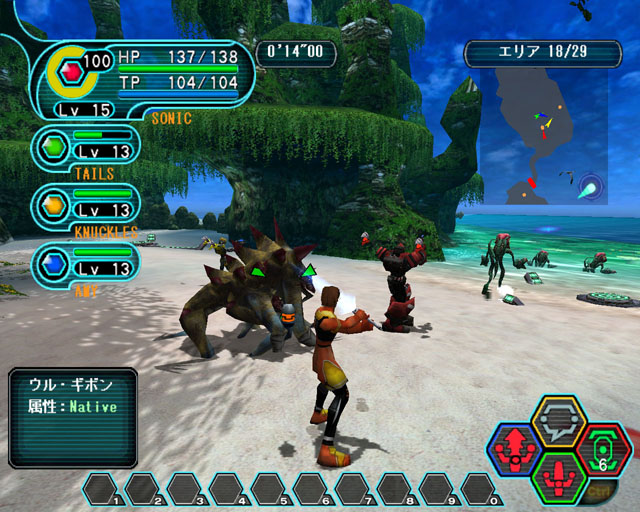This screenshot has height=512, width=640.
Task: Select party member TAILS panel
Action: pos(85,148)
